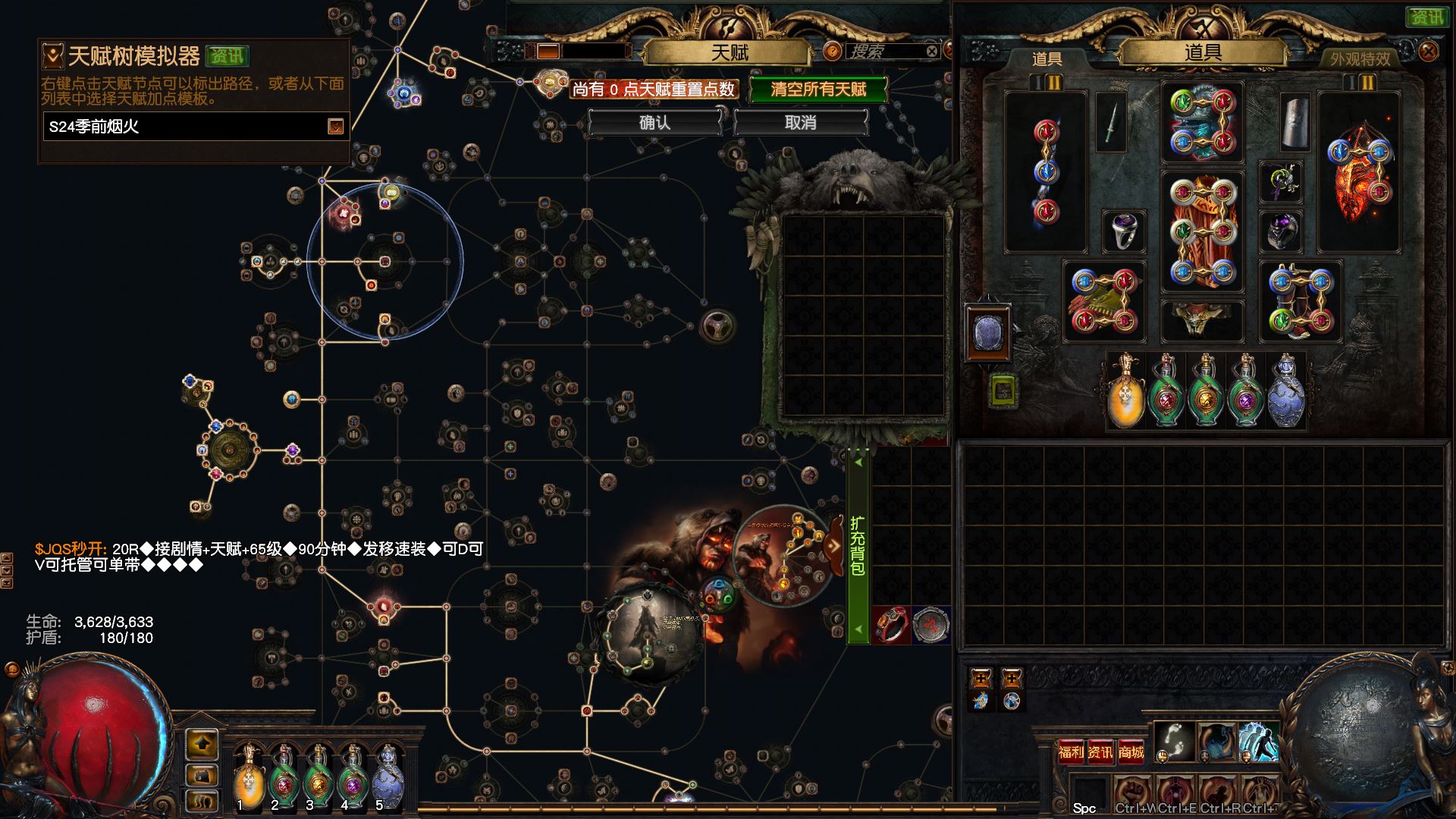The image size is (1456, 819).
Task: Close the inventory panel
Action: (x=1428, y=52)
